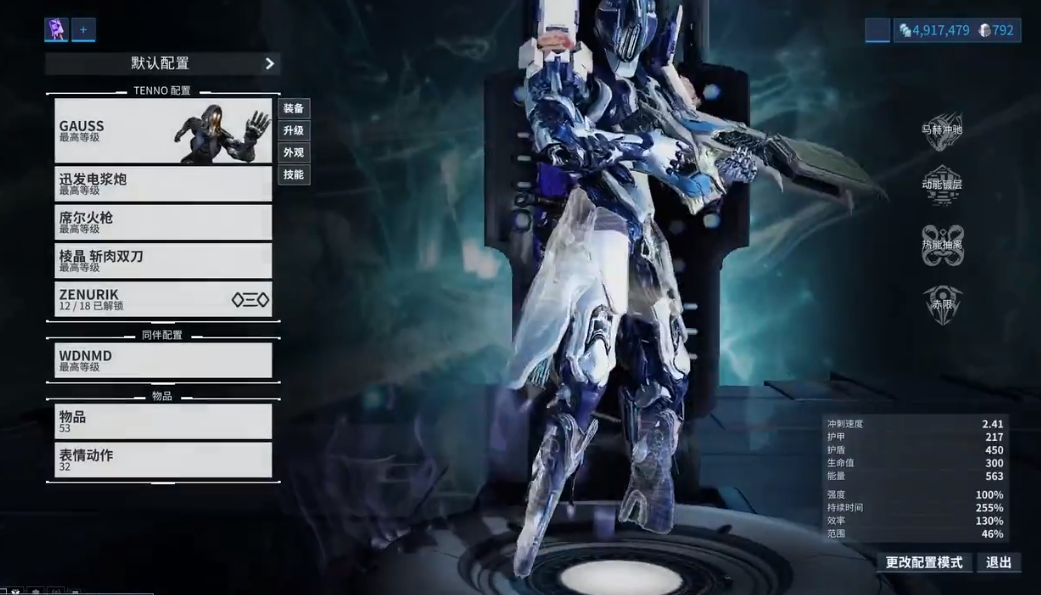1041x595 pixels.
Task: Add a new loadout with the plus tab
Action: click(x=83, y=30)
